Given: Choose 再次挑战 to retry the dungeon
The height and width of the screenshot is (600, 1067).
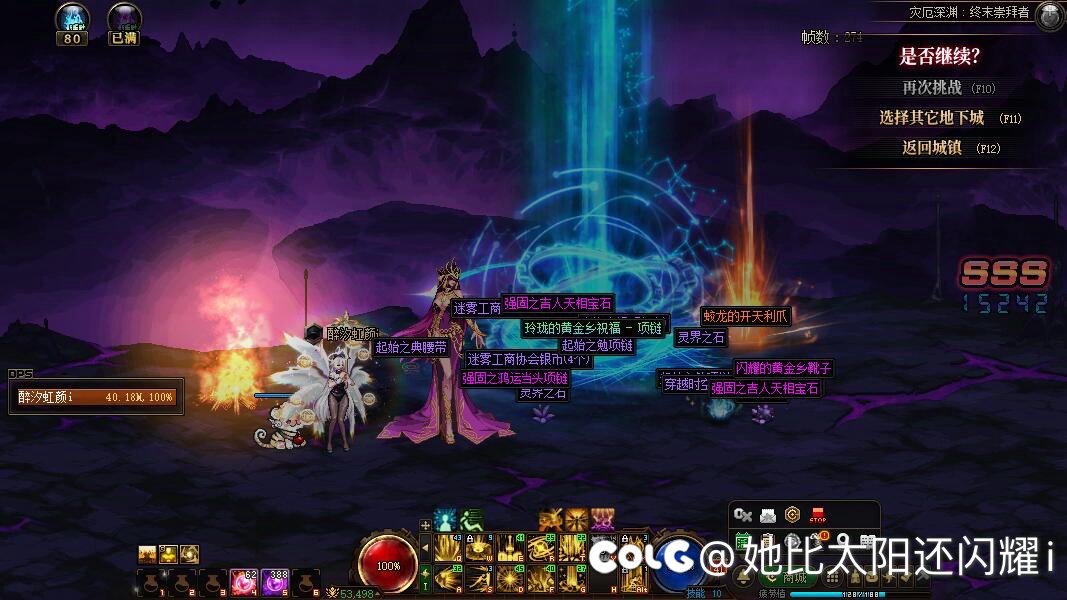Looking at the screenshot, I should [x=931, y=88].
